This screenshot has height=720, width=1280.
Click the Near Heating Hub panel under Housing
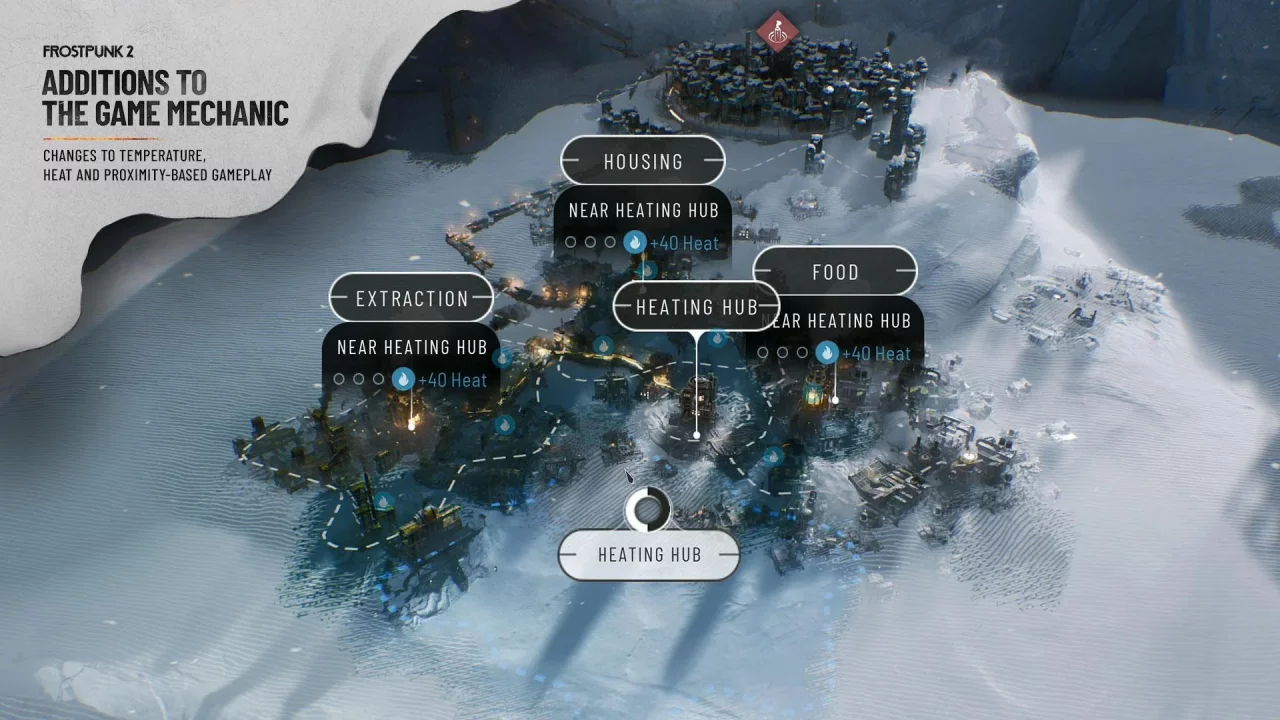click(643, 210)
